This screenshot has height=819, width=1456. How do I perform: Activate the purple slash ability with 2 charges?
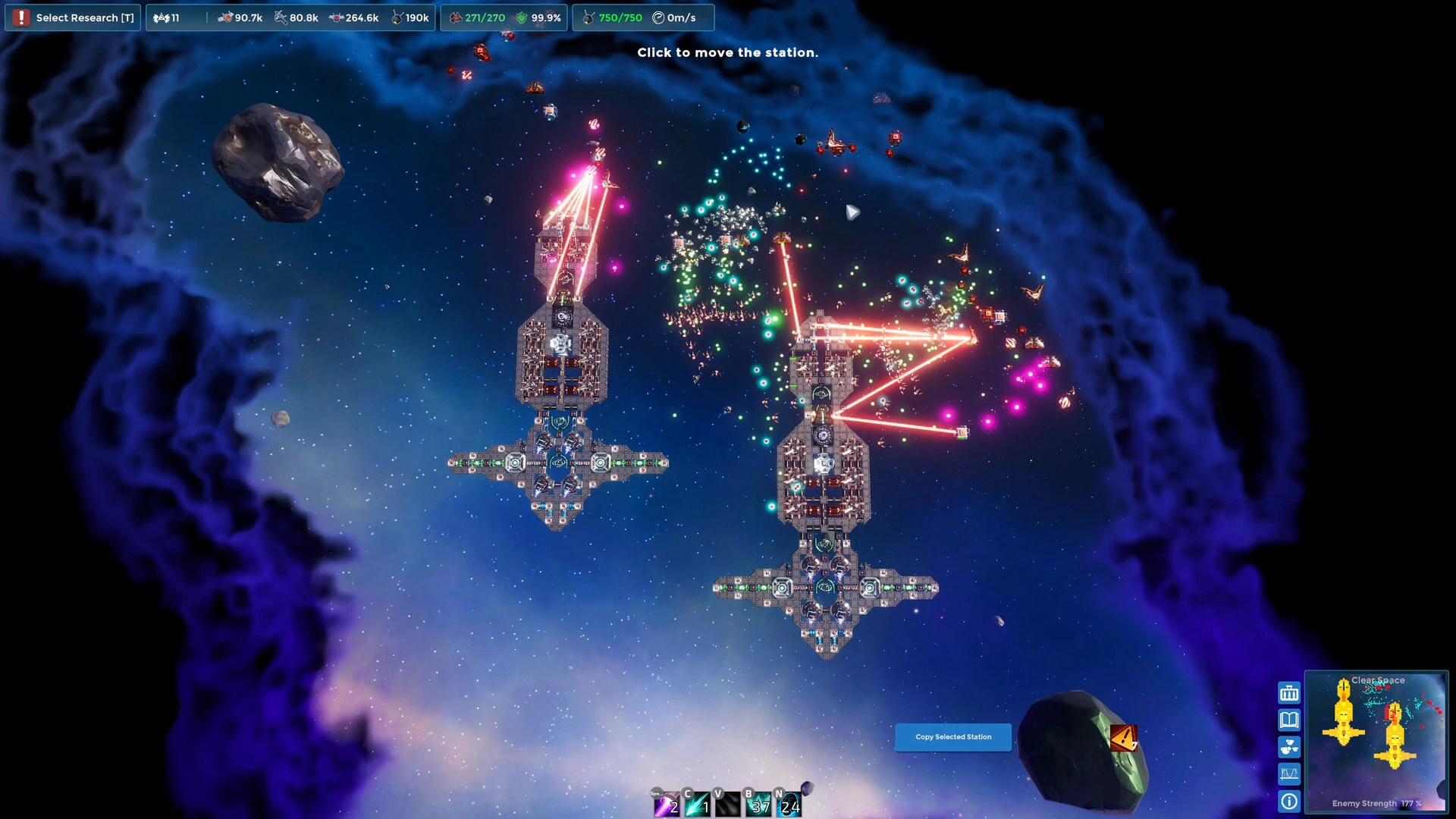pyautogui.click(x=667, y=805)
